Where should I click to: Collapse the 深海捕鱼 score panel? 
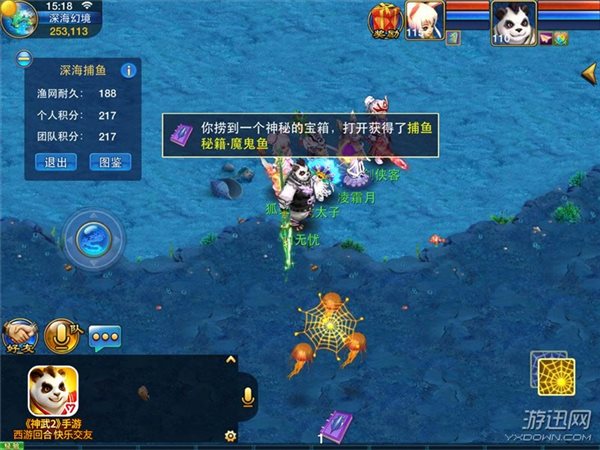pos(22,61)
